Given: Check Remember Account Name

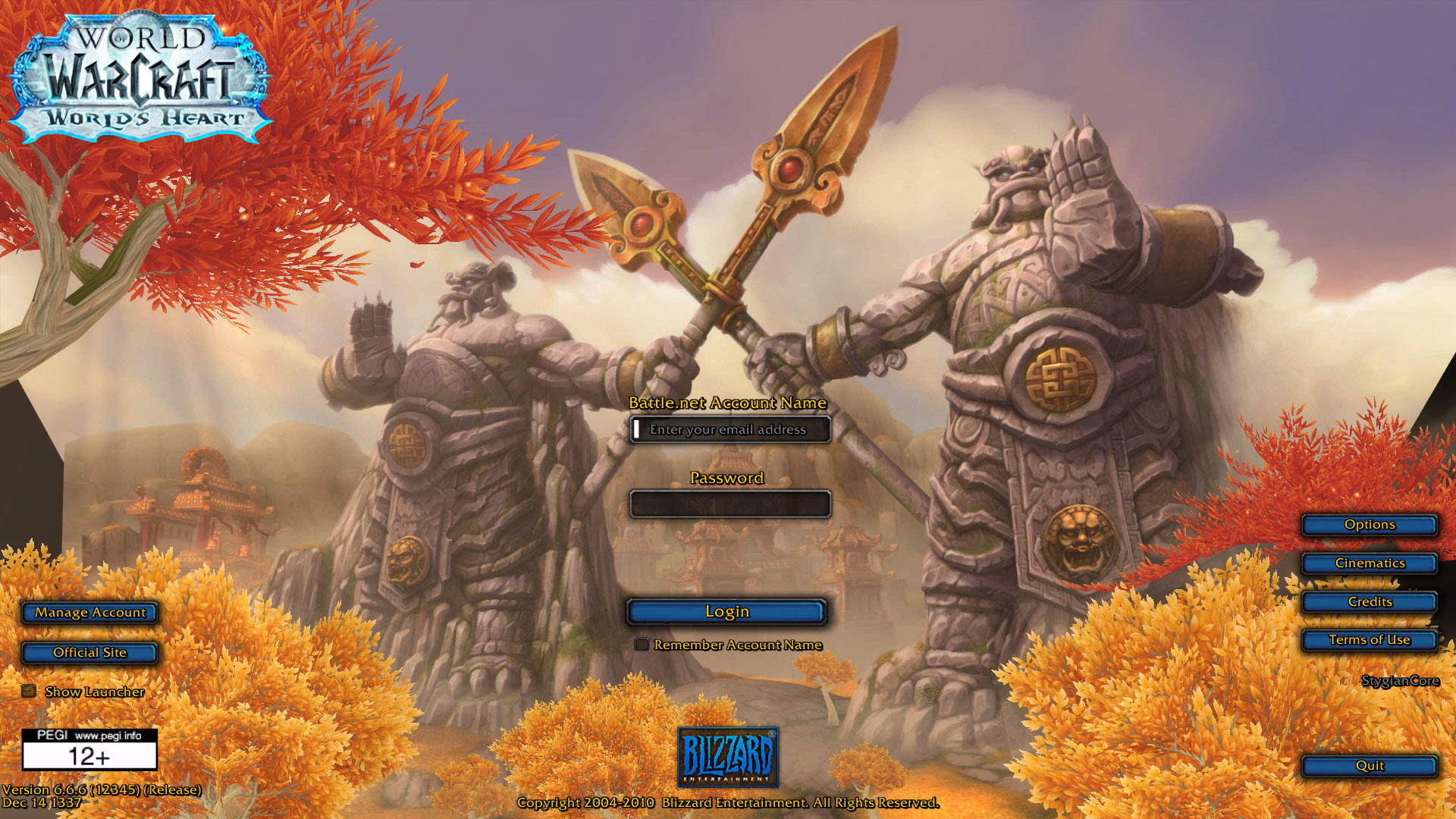Looking at the screenshot, I should (x=642, y=645).
